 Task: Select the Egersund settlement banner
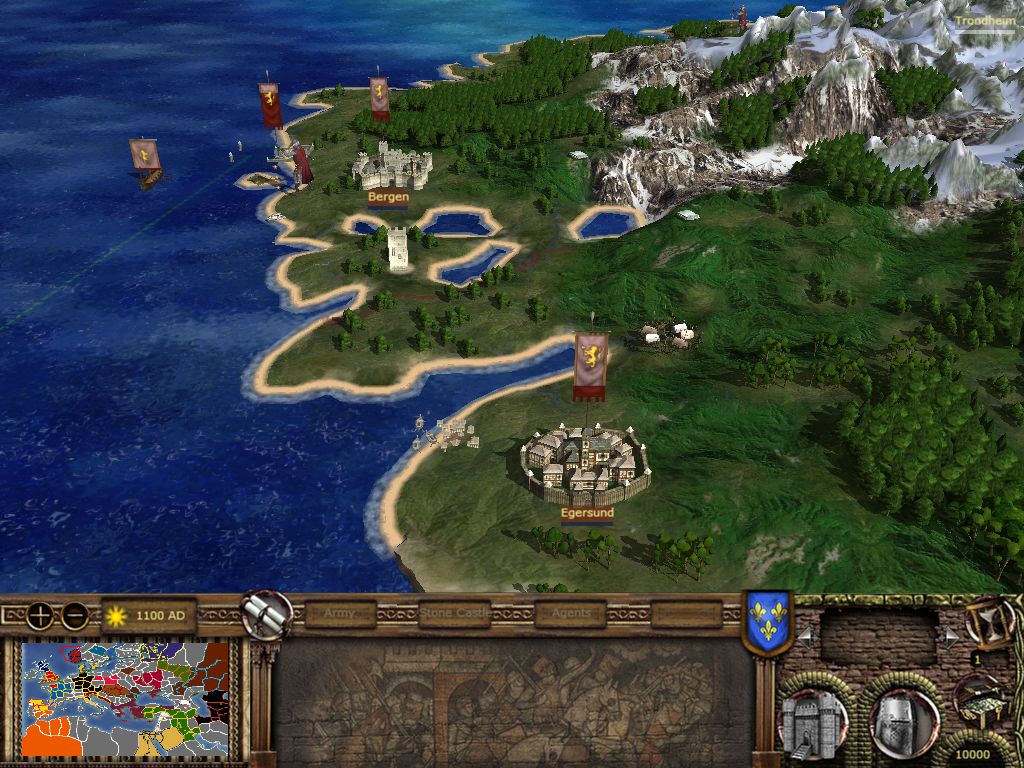pyautogui.click(x=590, y=366)
